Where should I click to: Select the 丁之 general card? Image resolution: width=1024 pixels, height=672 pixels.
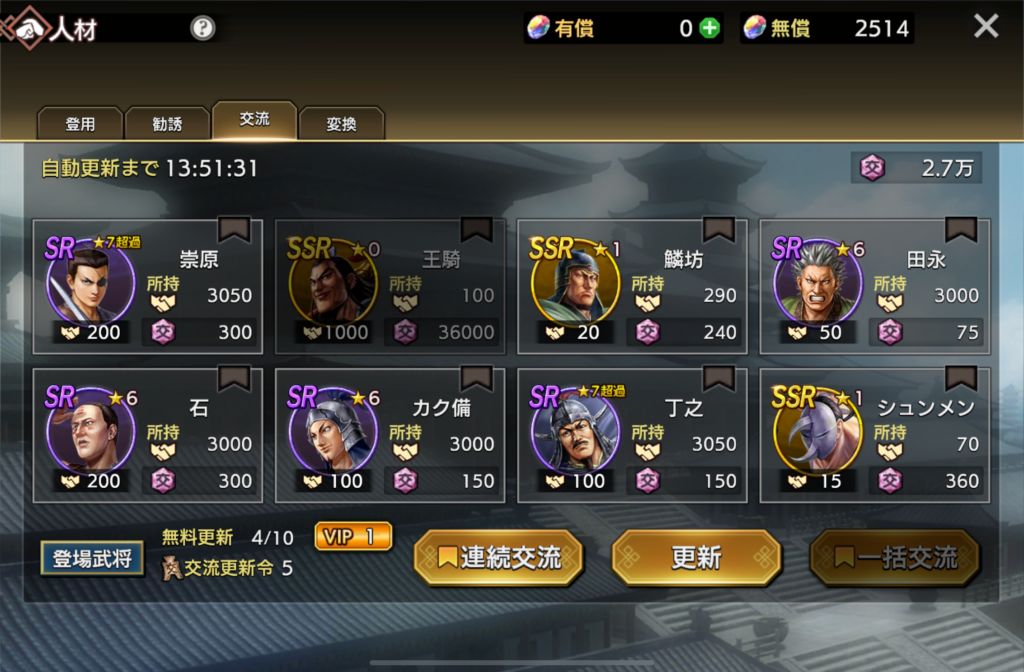click(x=632, y=435)
